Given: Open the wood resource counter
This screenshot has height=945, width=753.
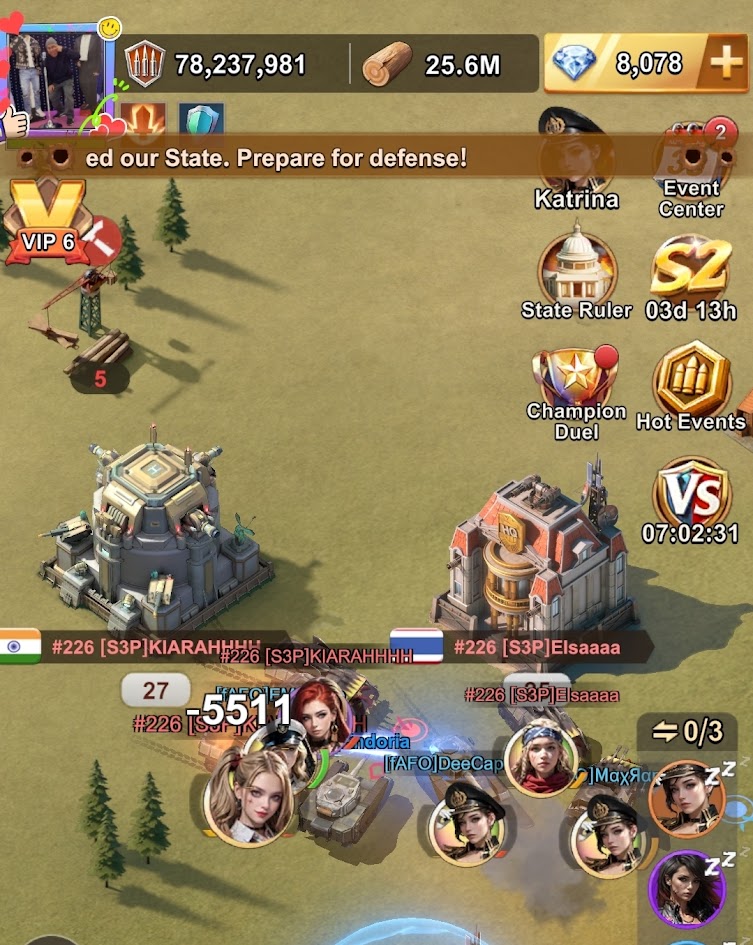Looking at the screenshot, I should point(440,65).
